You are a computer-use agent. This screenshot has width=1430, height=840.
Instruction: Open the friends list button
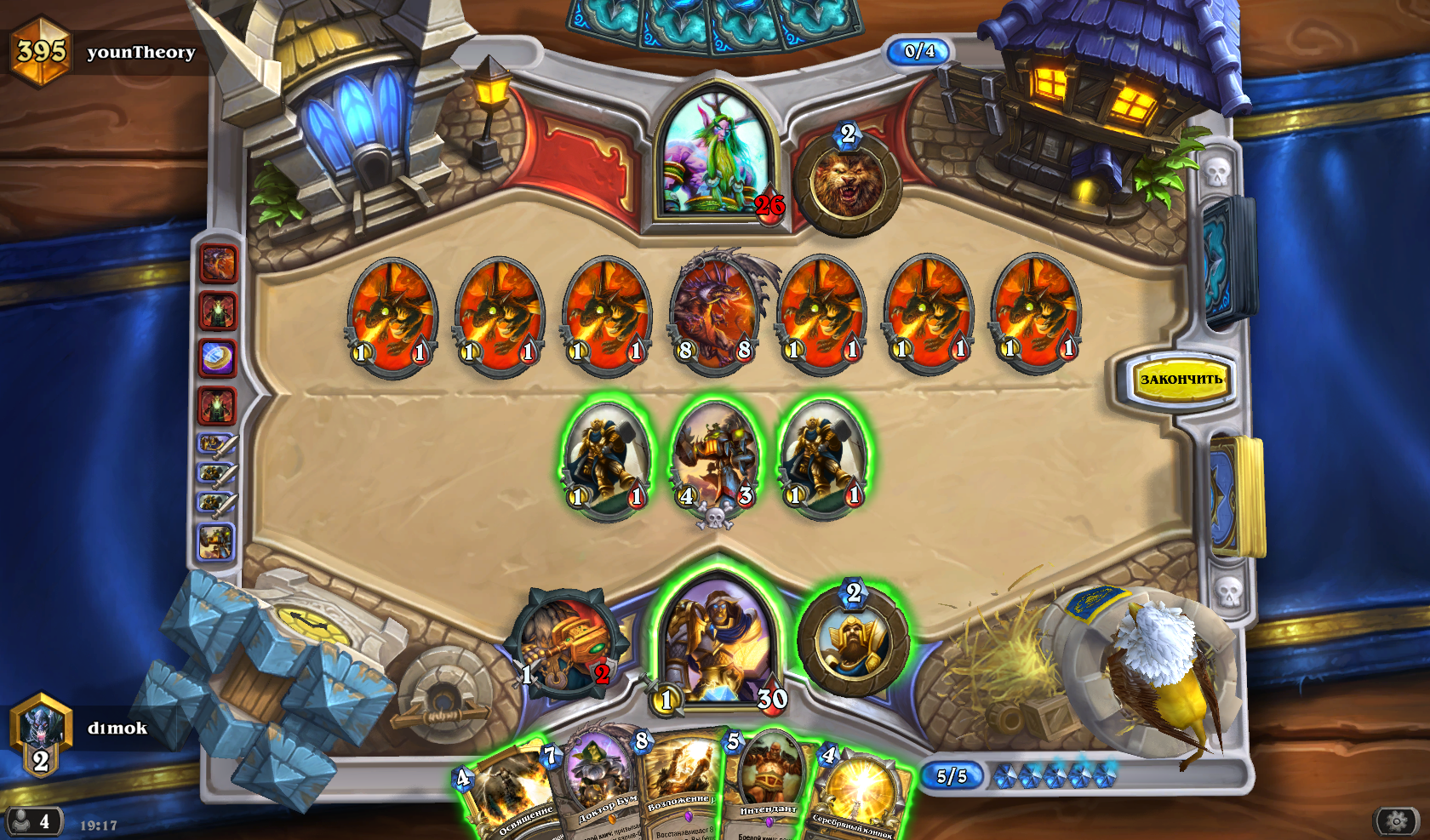32,821
